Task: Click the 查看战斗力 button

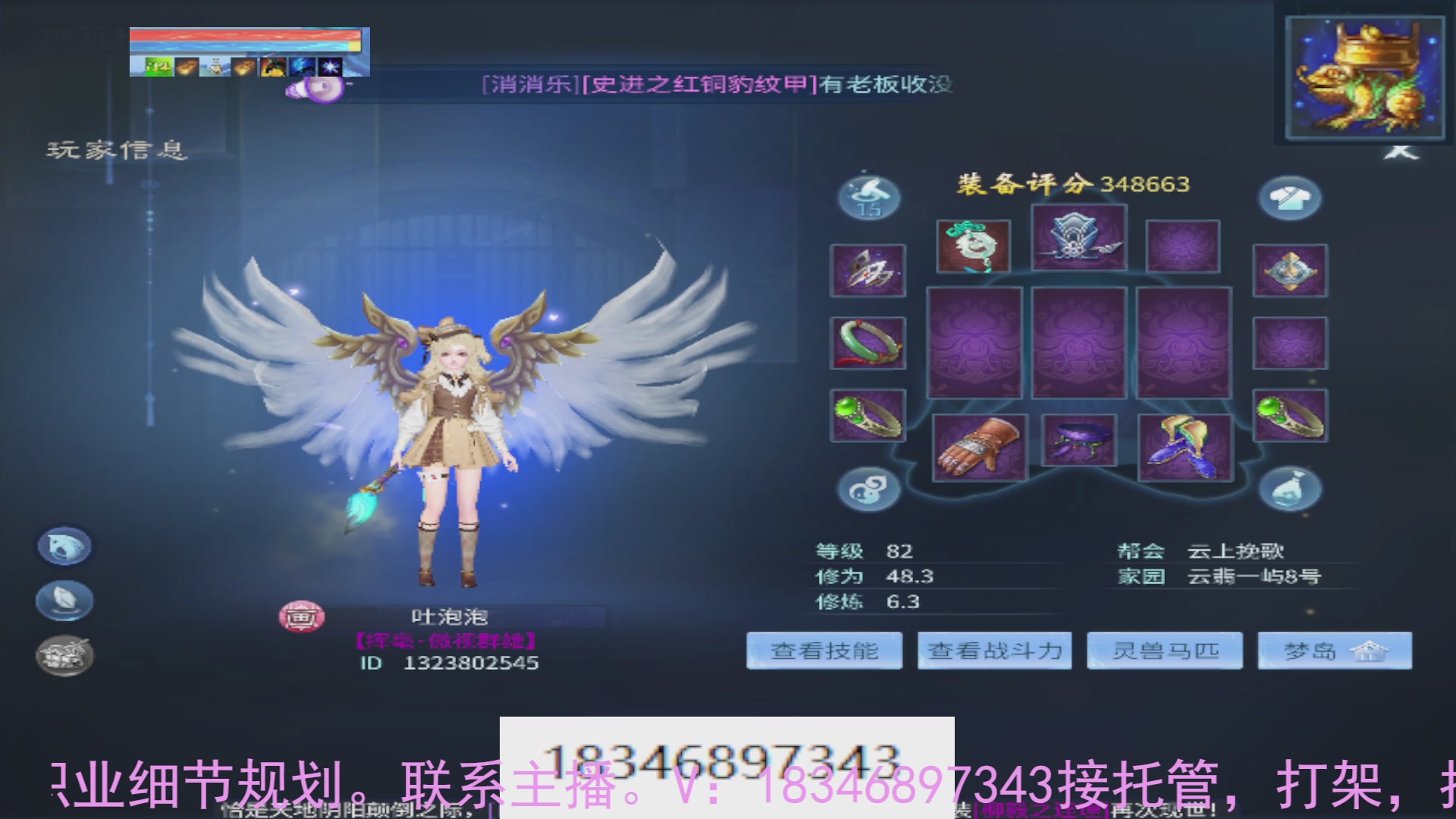Action: pyautogui.click(x=994, y=651)
